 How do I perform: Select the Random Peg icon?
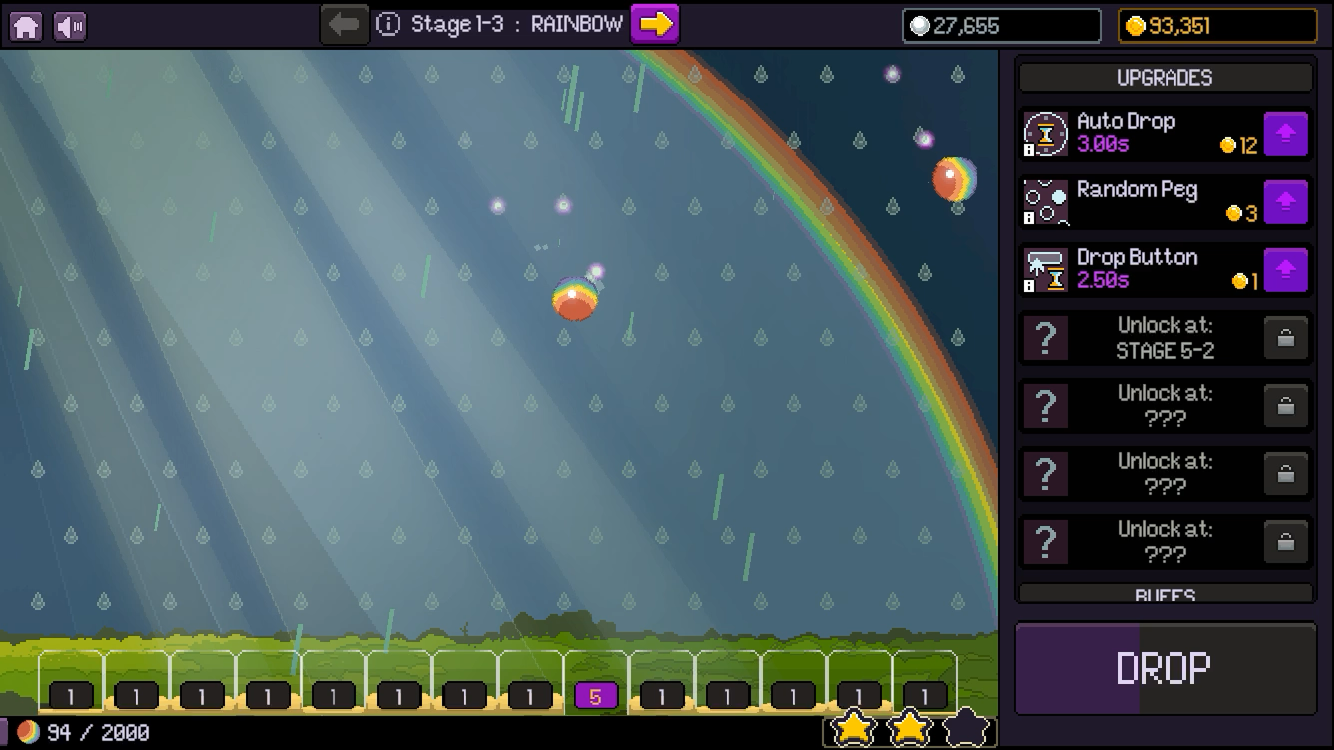pyautogui.click(x=1046, y=202)
